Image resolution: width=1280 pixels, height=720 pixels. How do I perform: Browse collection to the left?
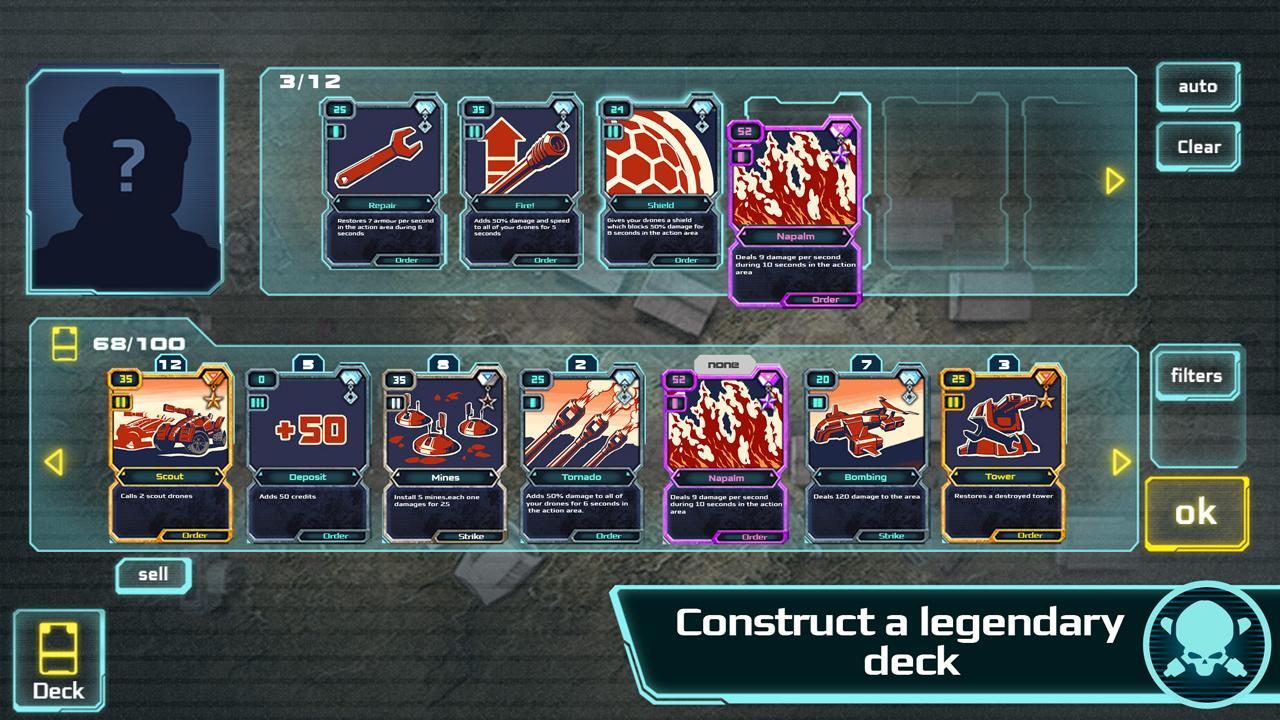point(54,461)
